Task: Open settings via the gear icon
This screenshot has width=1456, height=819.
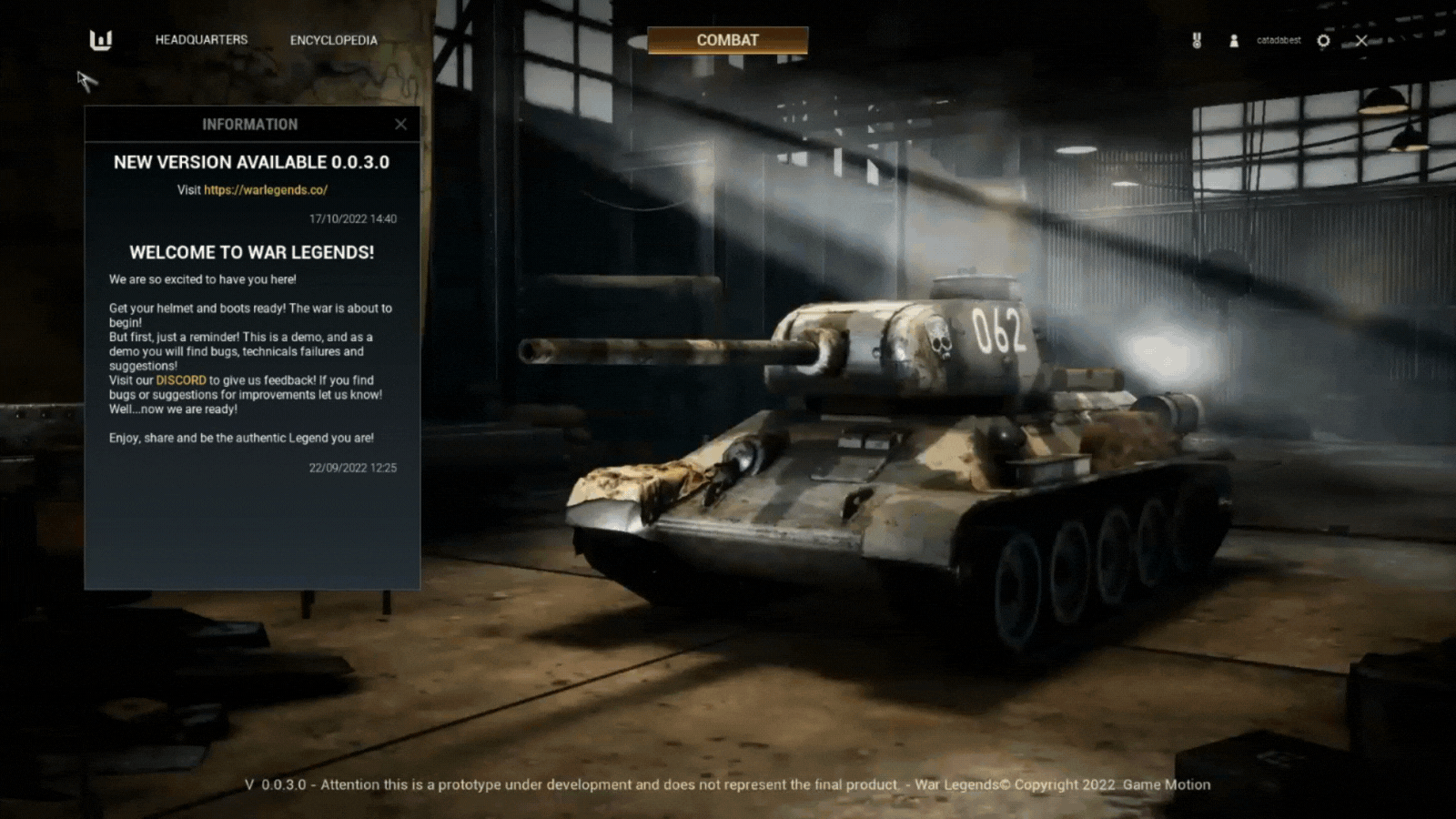Action: [1323, 41]
